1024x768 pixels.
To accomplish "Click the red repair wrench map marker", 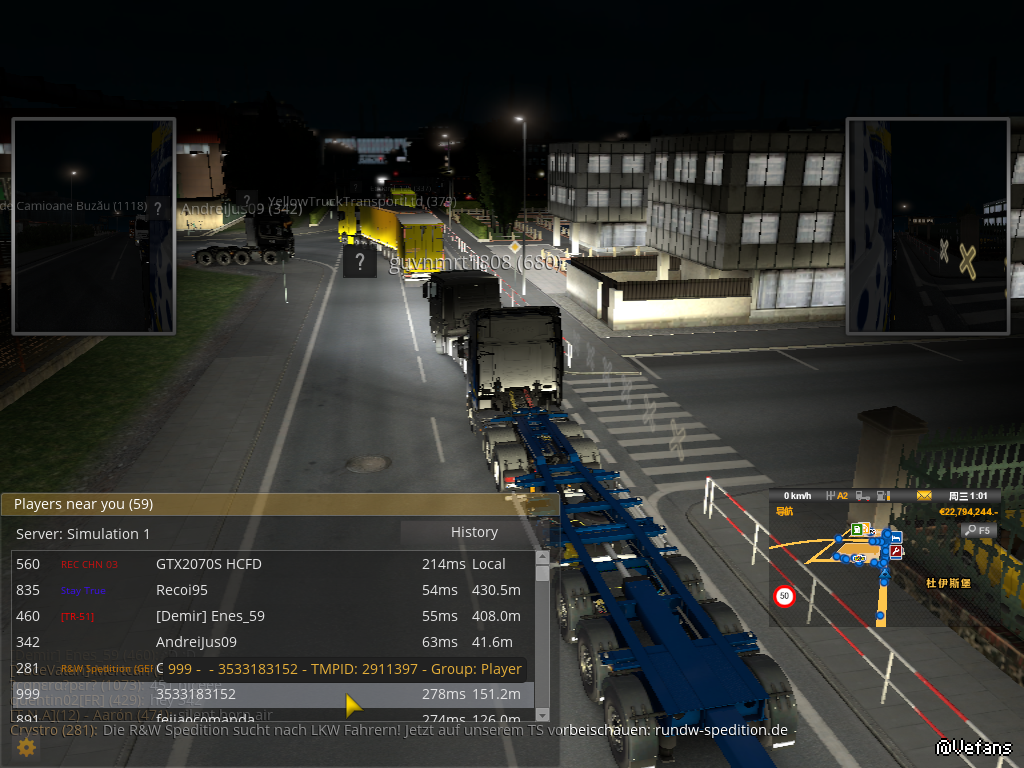I will [x=896, y=551].
